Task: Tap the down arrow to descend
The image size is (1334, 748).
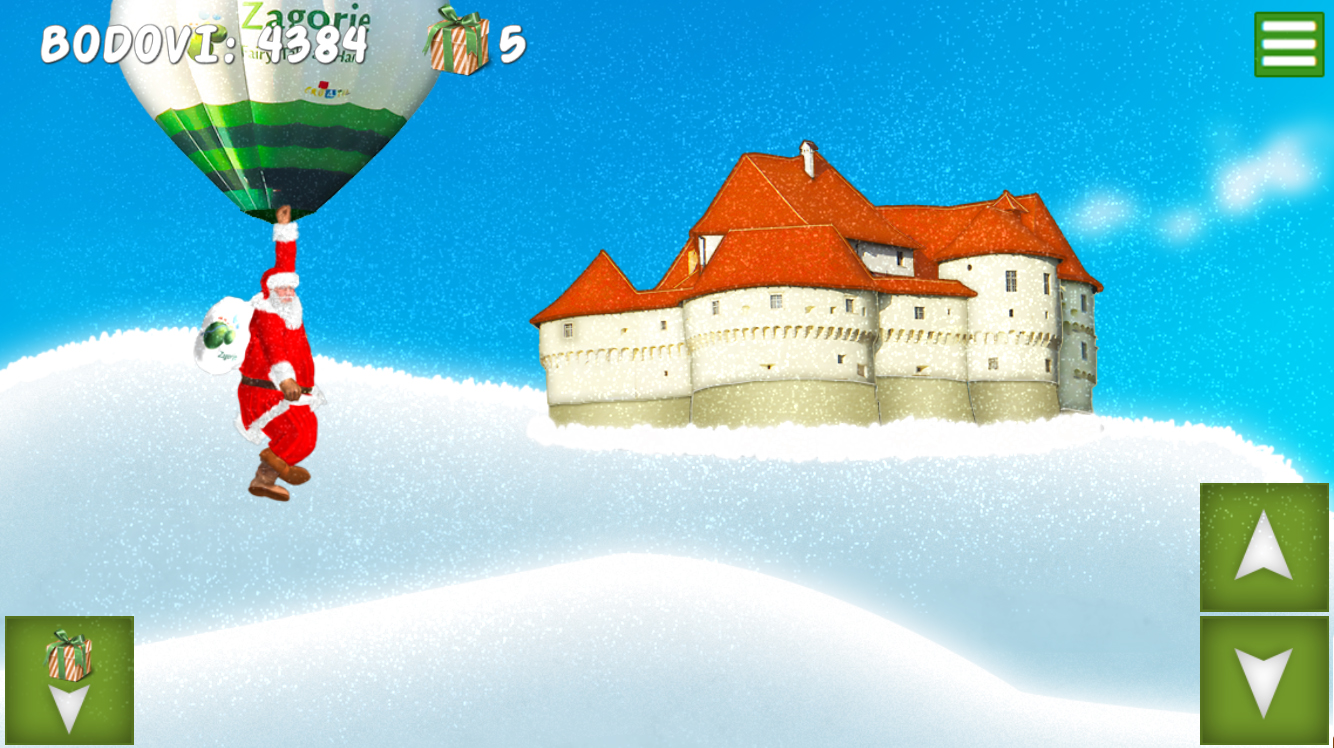Action: pos(1264,680)
